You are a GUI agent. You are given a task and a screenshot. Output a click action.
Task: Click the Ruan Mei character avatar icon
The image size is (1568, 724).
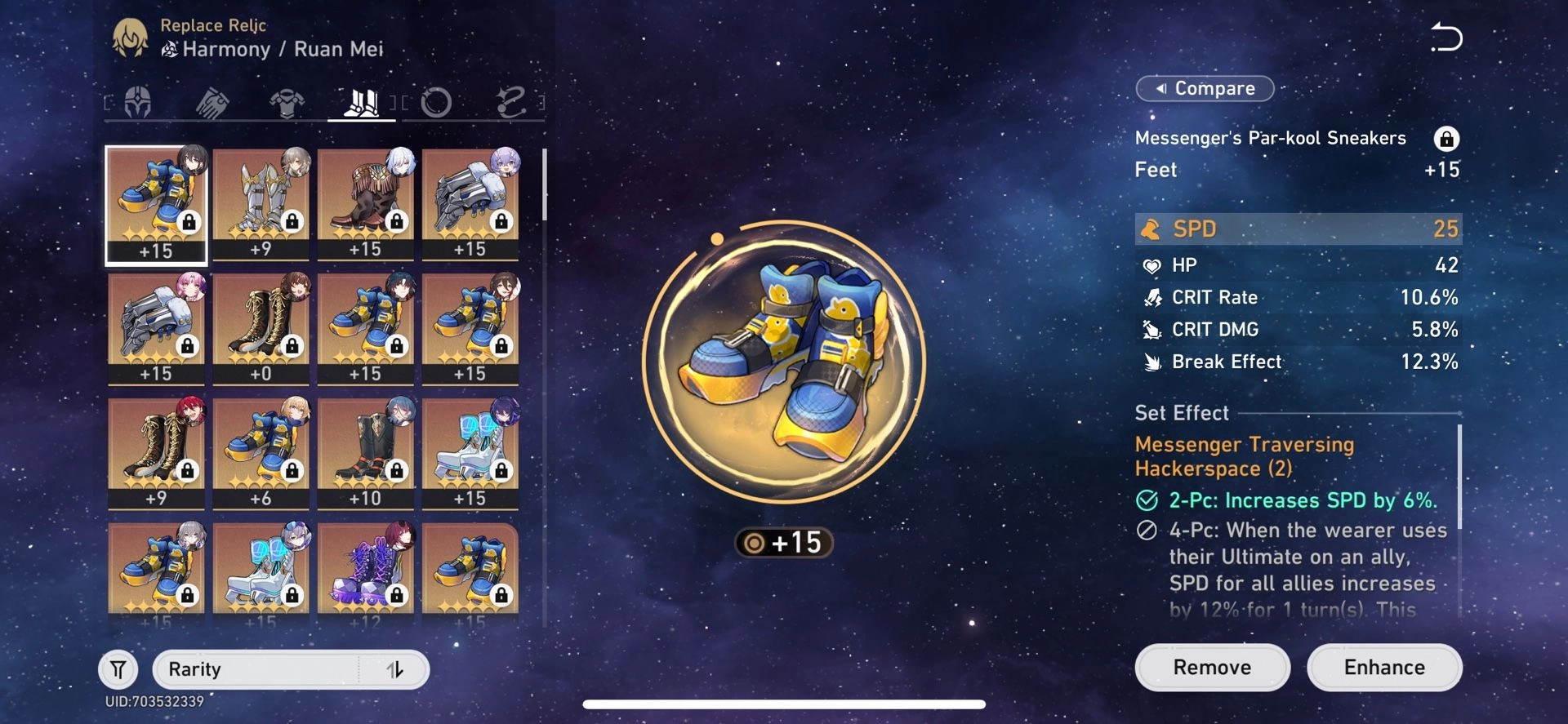click(x=131, y=37)
